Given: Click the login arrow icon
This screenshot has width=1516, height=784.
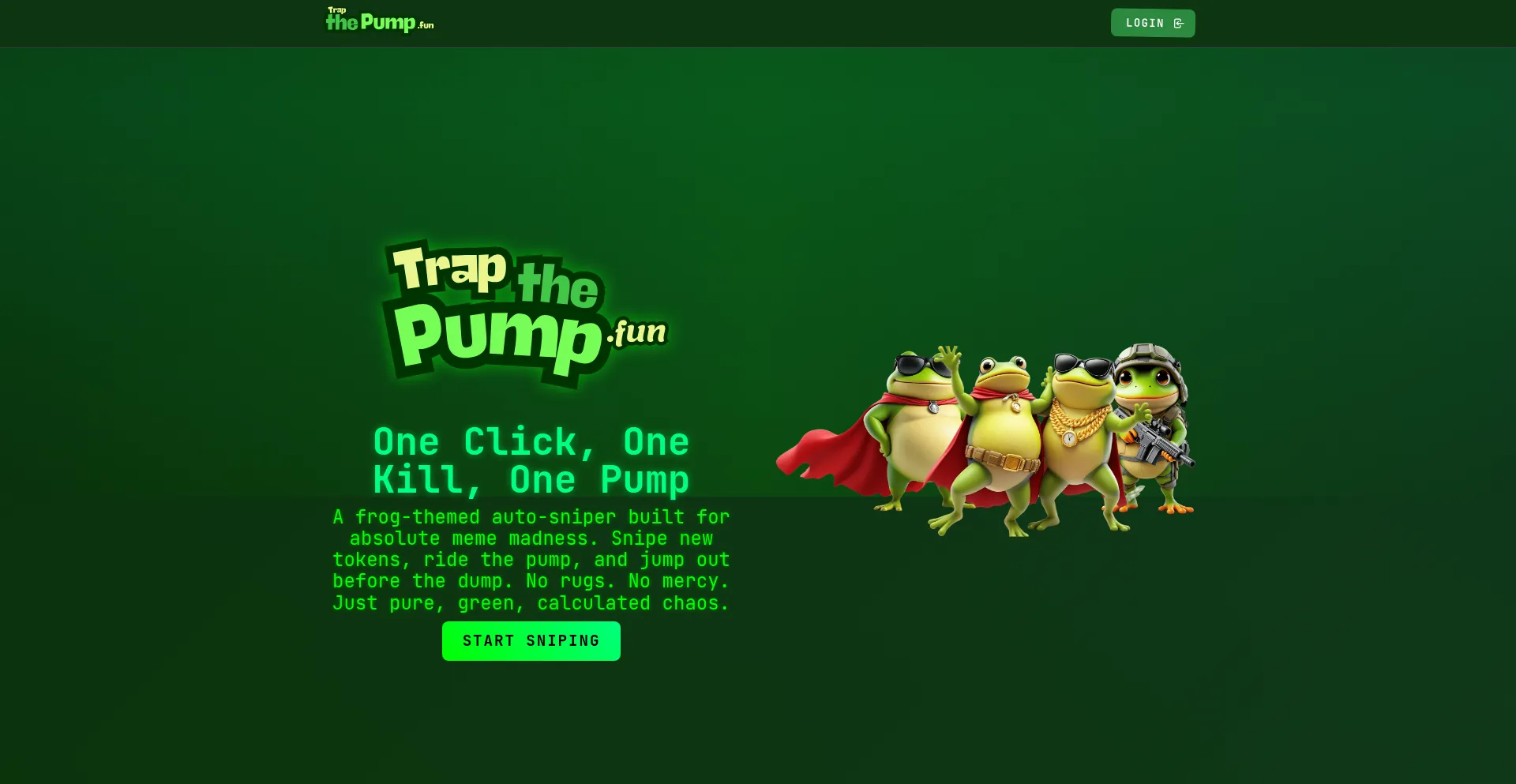Looking at the screenshot, I should pyautogui.click(x=1179, y=23).
